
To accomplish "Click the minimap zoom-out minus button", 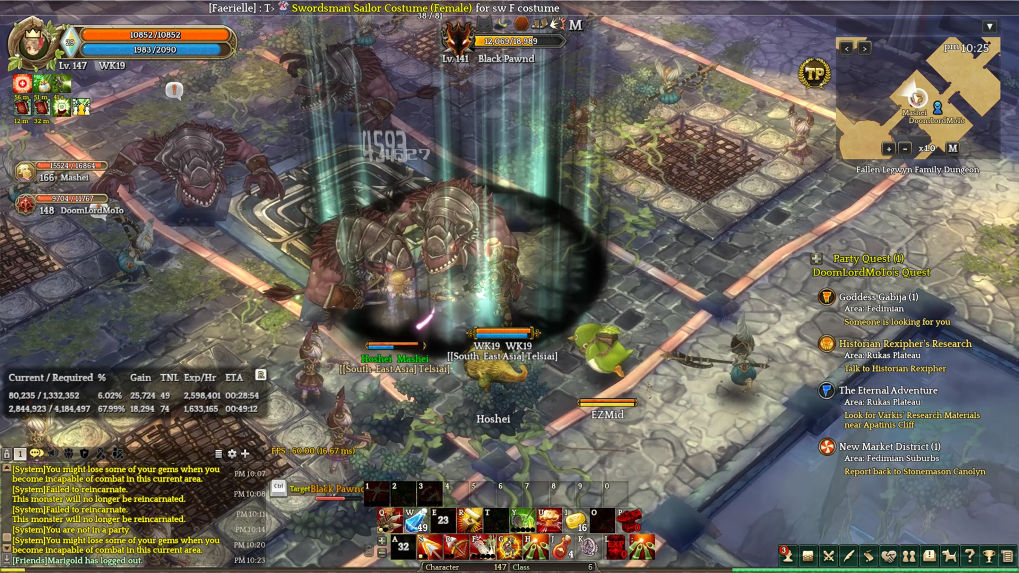I will point(905,148).
